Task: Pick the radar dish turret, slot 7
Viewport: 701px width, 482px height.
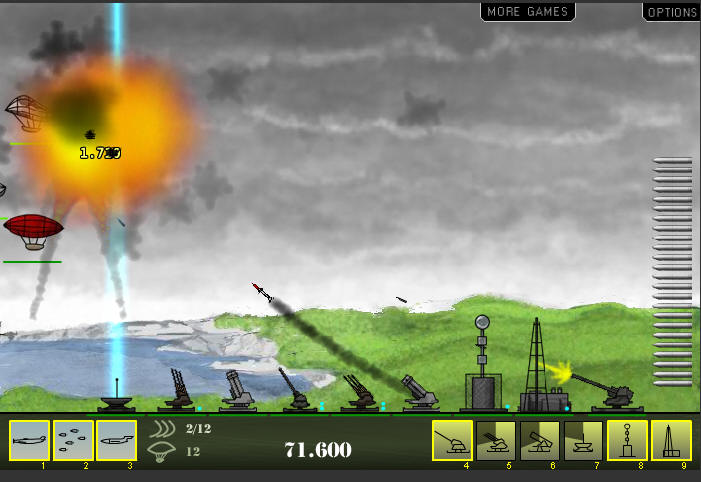Action: 584,440
